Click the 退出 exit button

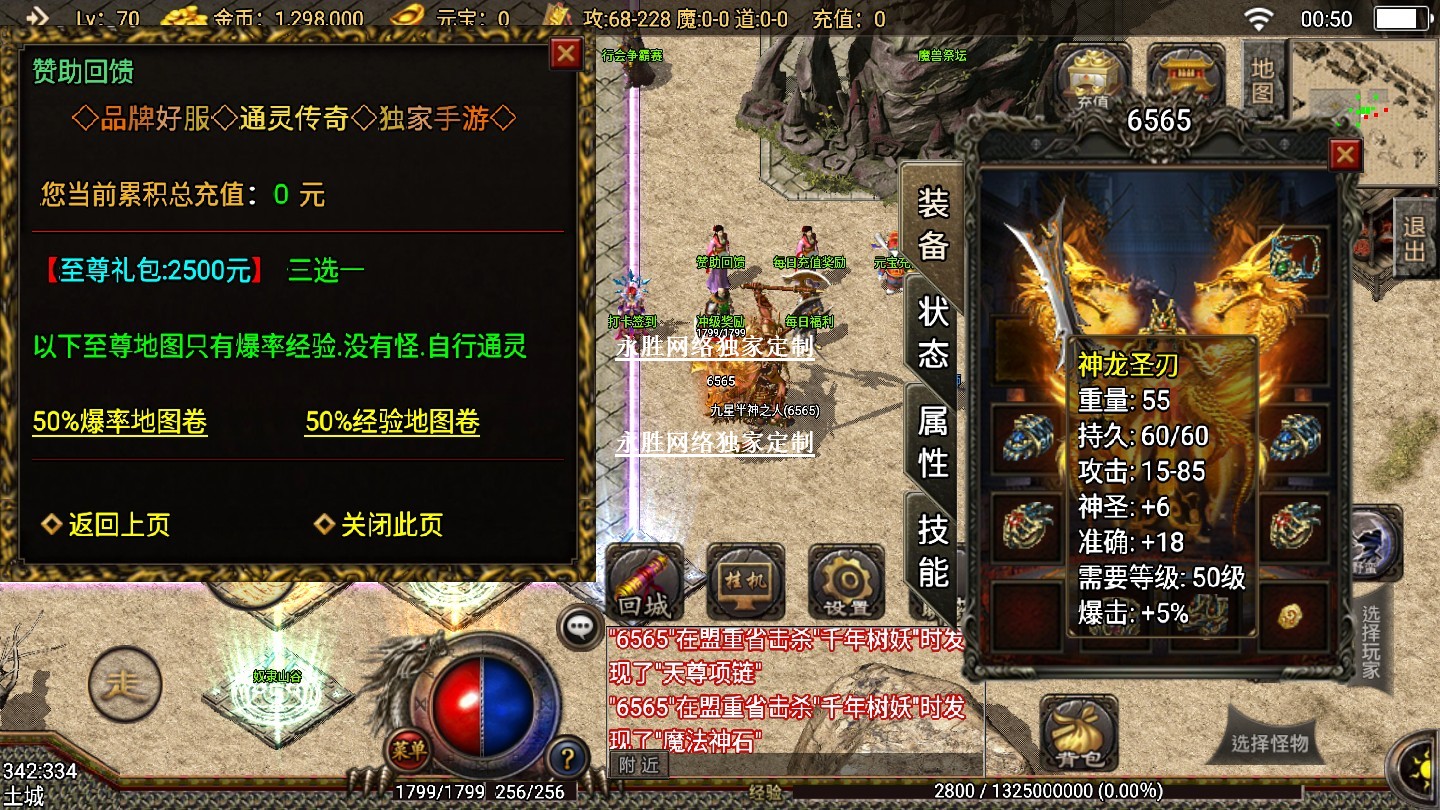(x=1414, y=238)
